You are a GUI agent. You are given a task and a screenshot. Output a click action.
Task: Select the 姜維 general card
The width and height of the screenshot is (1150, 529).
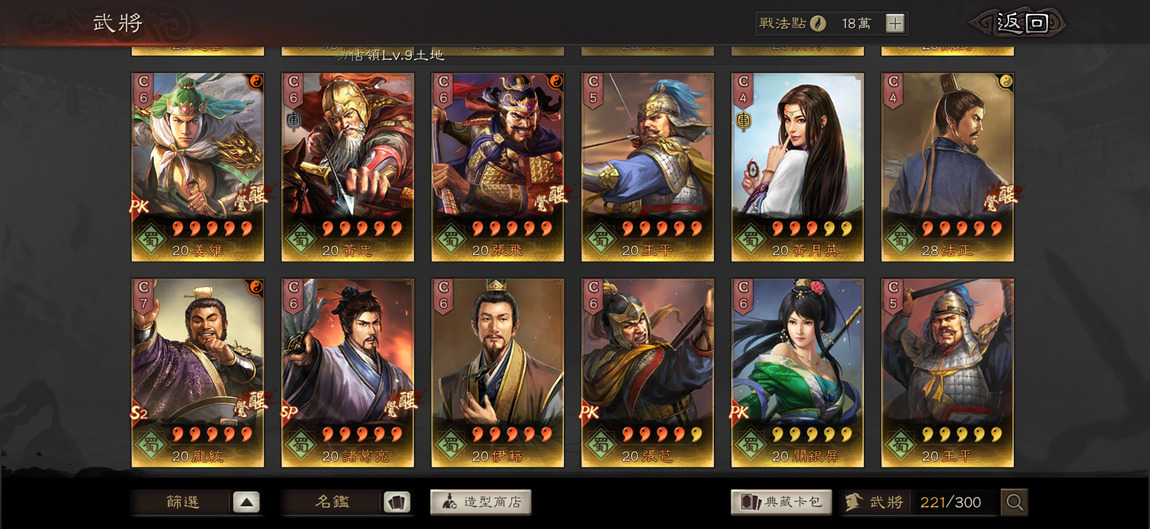tap(198, 166)
